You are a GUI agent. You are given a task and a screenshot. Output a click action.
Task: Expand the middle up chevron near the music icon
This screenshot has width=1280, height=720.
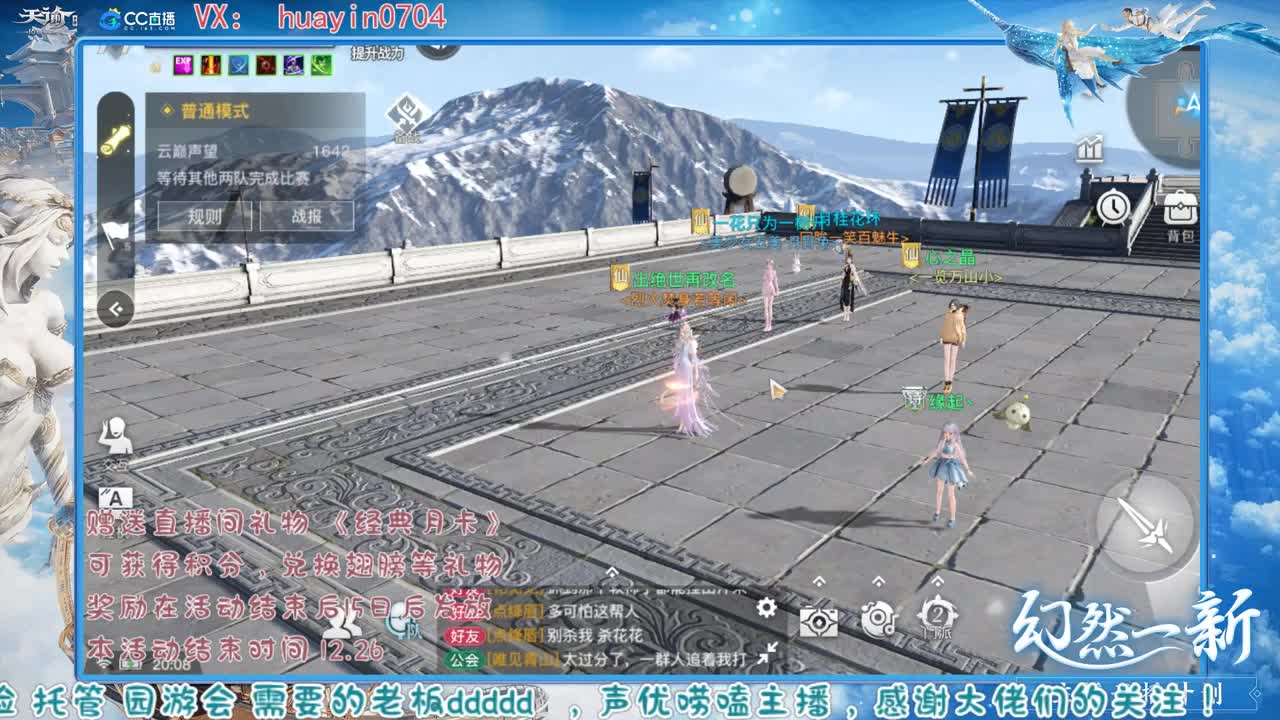pyautogui.click(x=880, y=583)
